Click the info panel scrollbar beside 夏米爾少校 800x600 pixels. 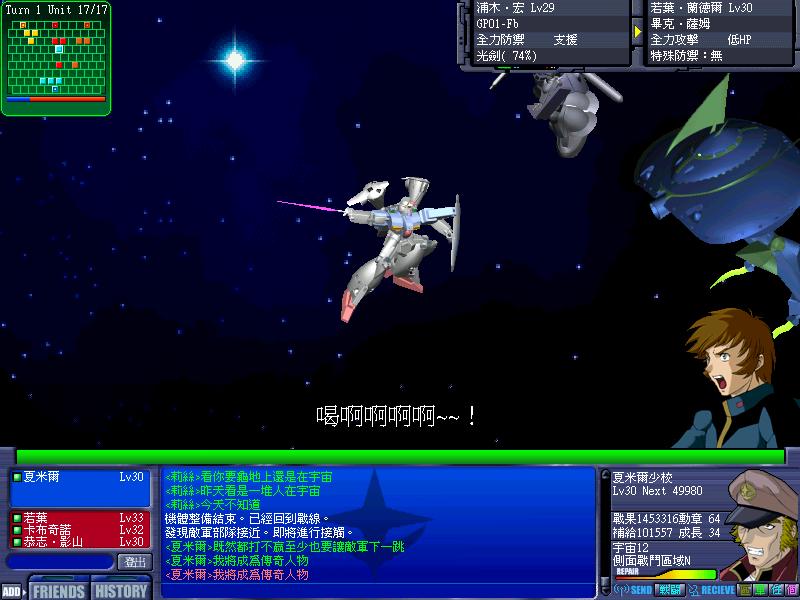(x=604, y=522)
